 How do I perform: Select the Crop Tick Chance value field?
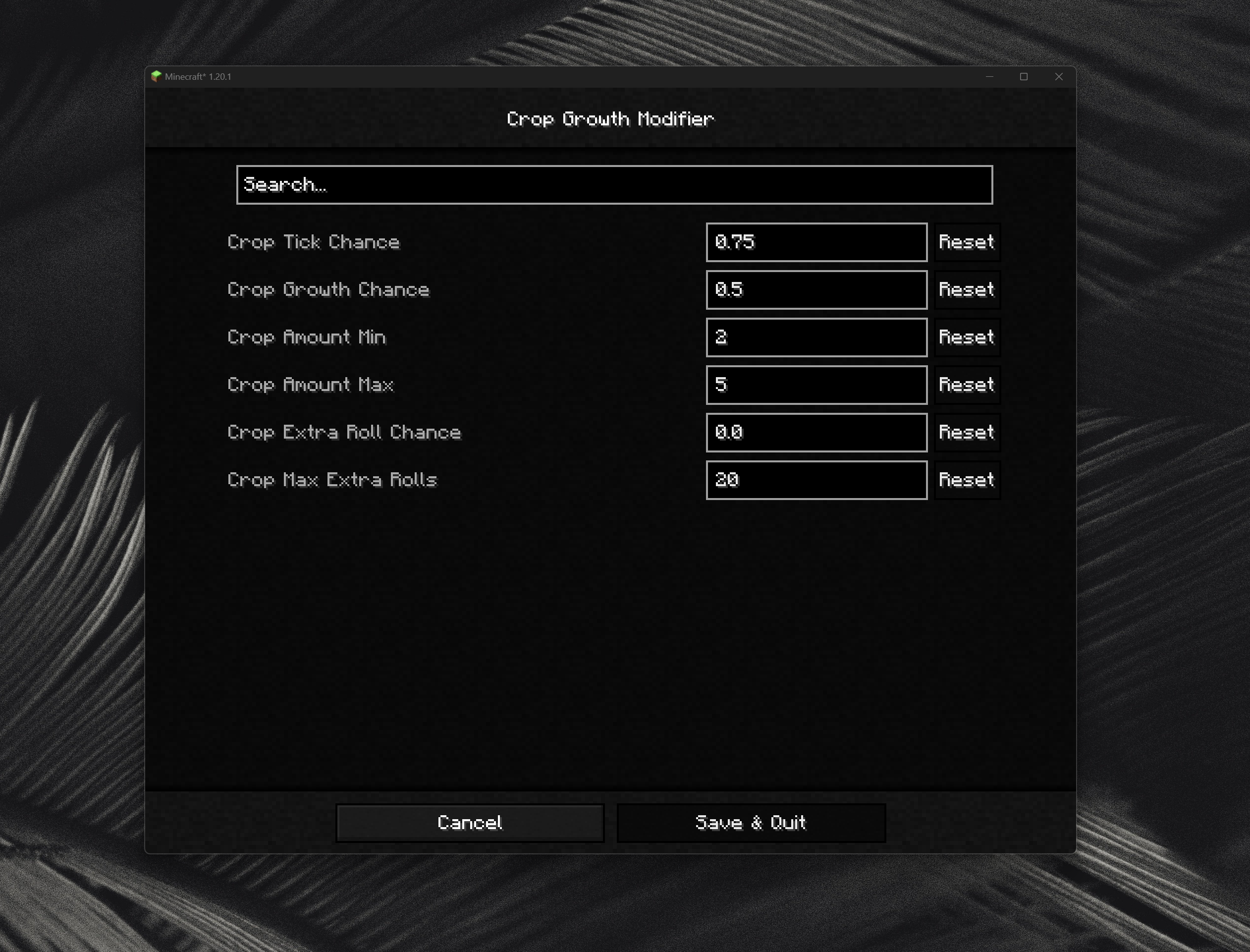[x=815, y=242]
